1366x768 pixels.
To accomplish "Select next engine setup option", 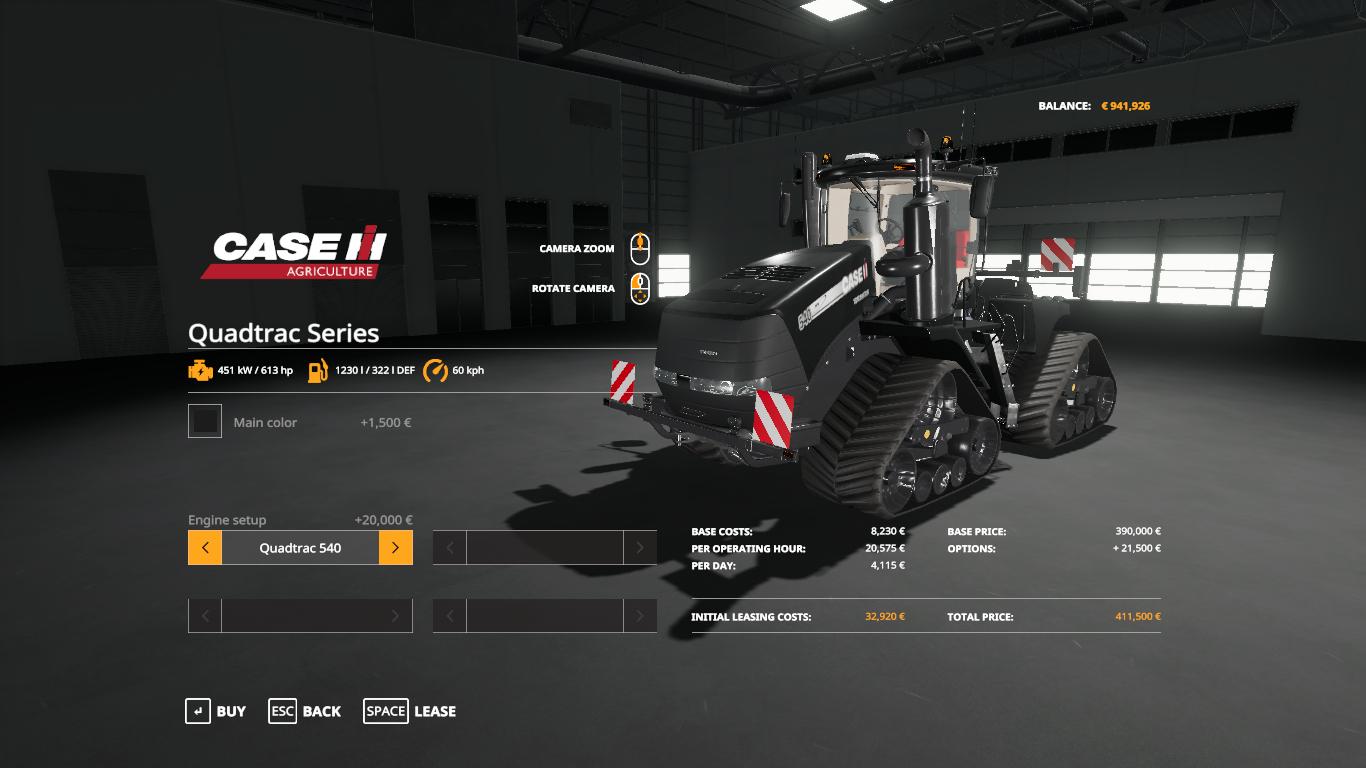I will tap(395, 548).
